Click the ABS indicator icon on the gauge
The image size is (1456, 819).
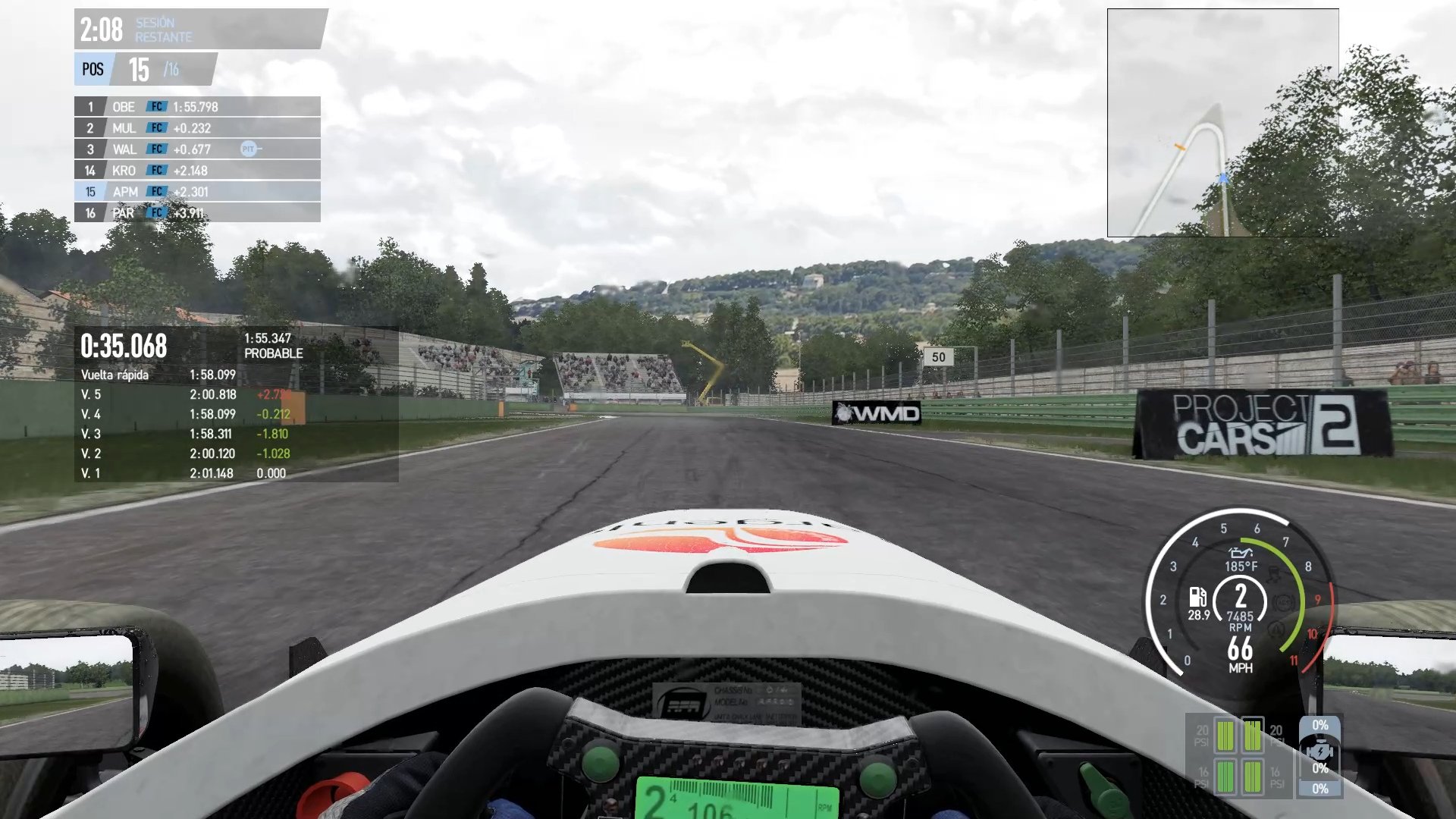1284,603
